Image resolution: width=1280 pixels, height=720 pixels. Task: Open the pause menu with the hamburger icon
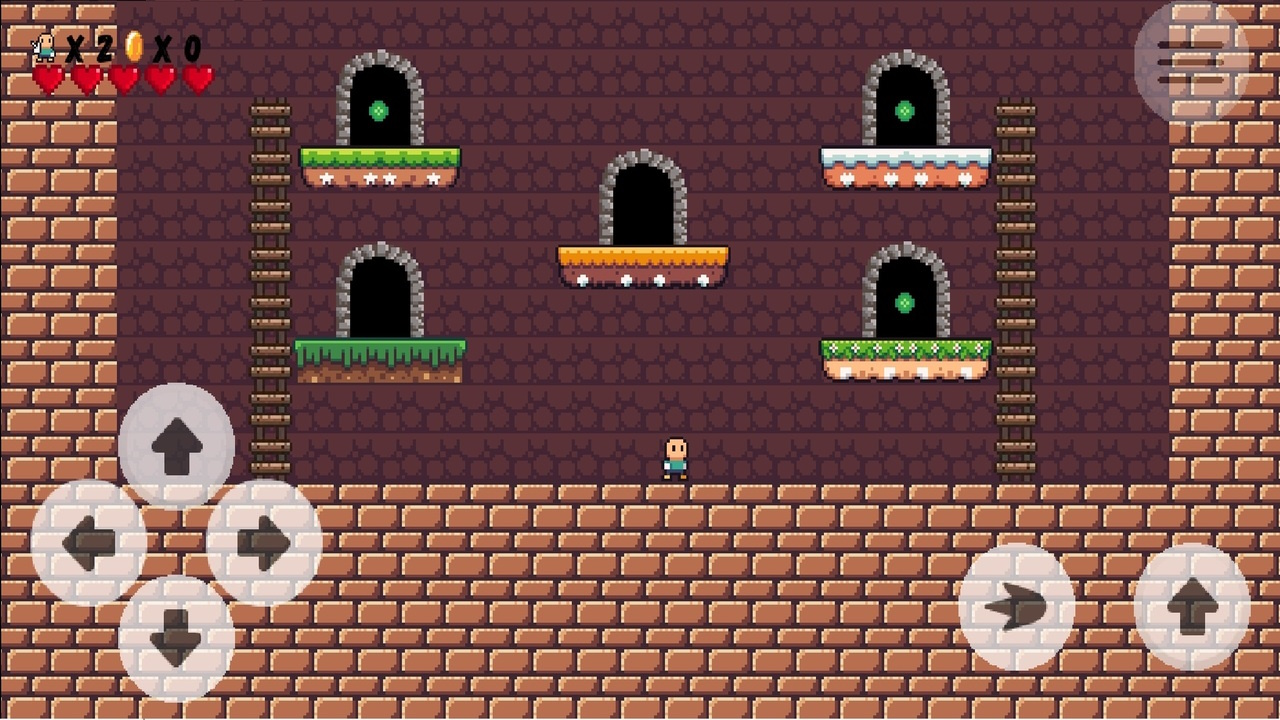(x=1191, y=60)
